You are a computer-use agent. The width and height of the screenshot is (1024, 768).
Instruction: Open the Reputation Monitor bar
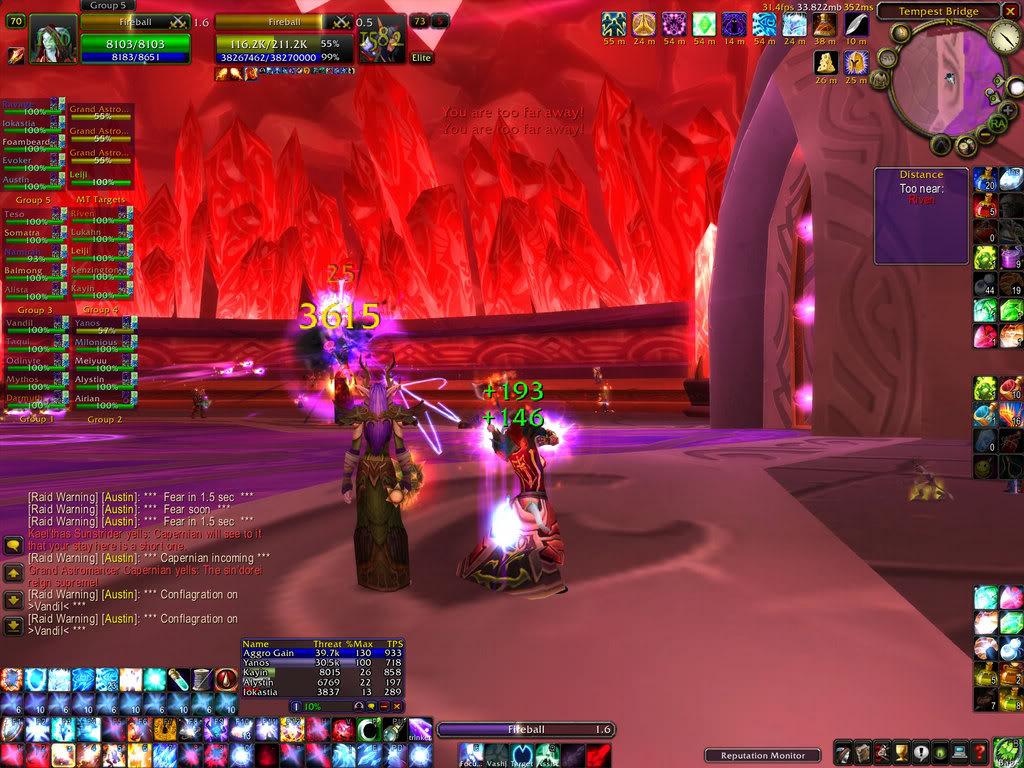point(762,755)
